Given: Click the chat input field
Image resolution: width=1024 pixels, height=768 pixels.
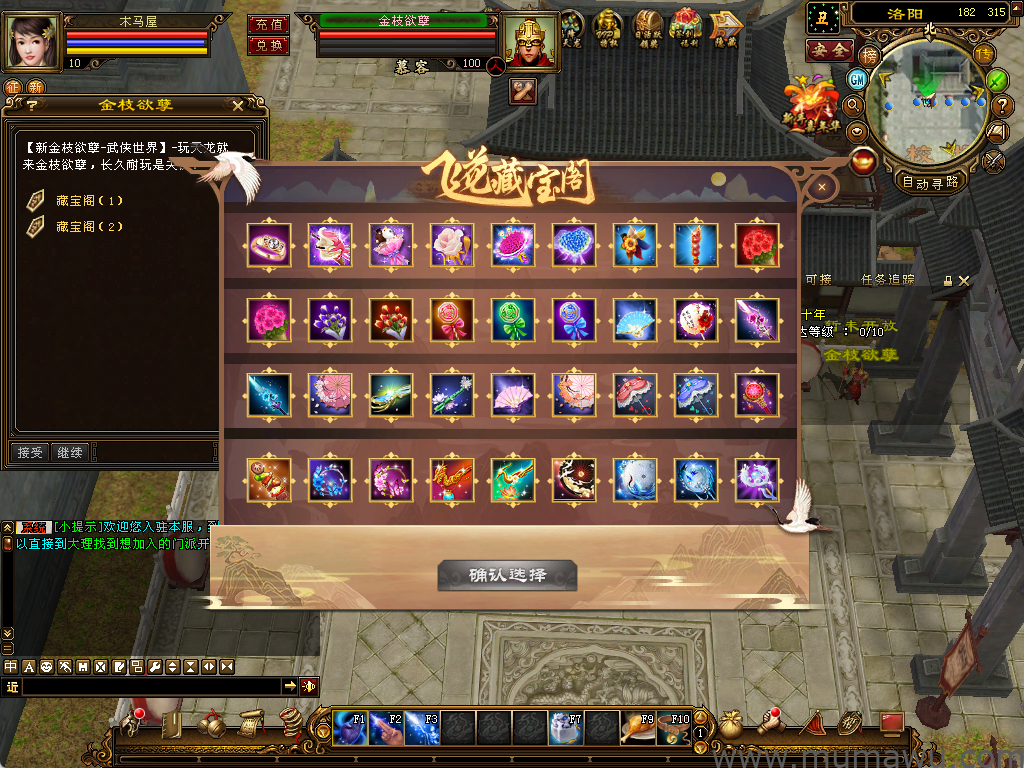Looking at the screenshot, I should tap(150, 686).
